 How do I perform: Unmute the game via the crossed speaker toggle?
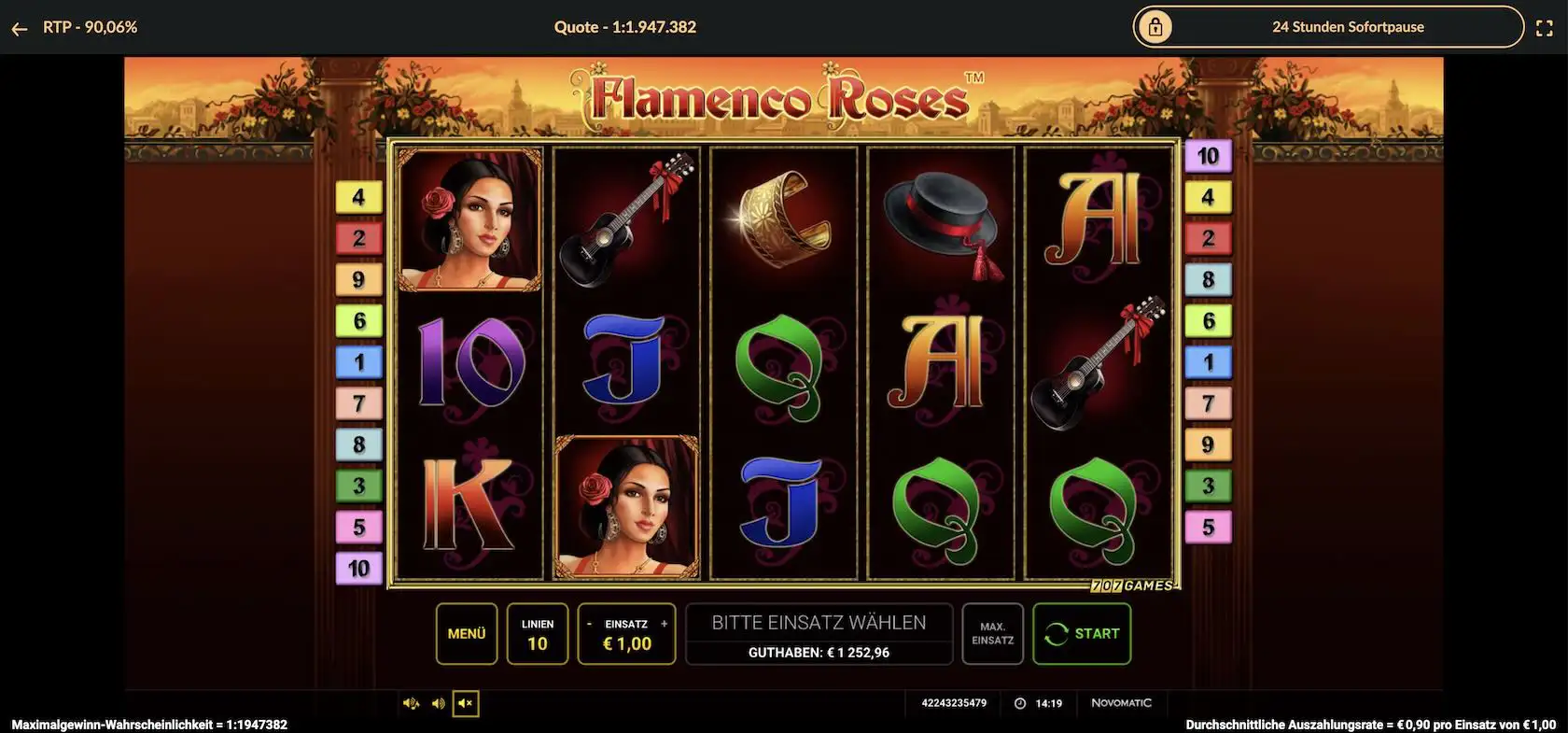(x=465, y=703)
